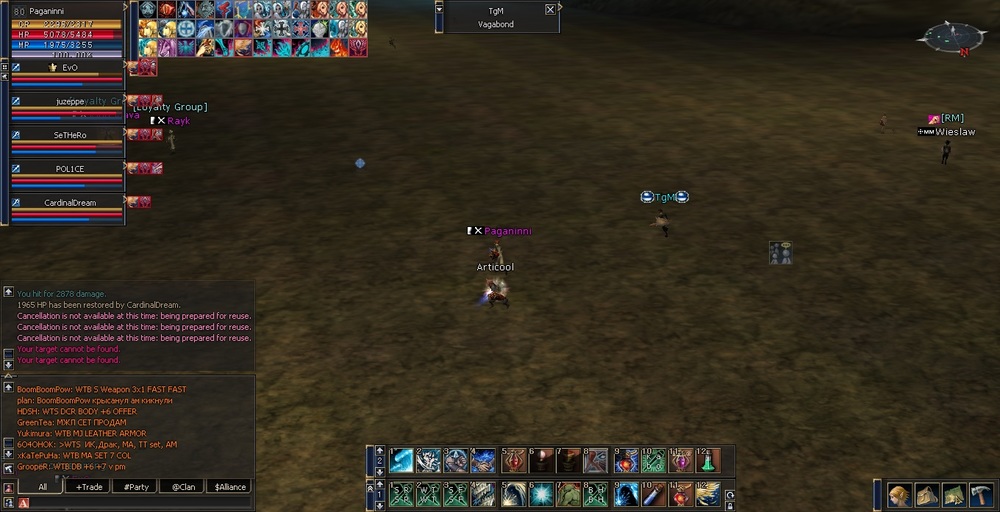The width and height of the screenshot is (1000, 512).
Task: Open the $Alliance chat tab
Action: [229, 487]
